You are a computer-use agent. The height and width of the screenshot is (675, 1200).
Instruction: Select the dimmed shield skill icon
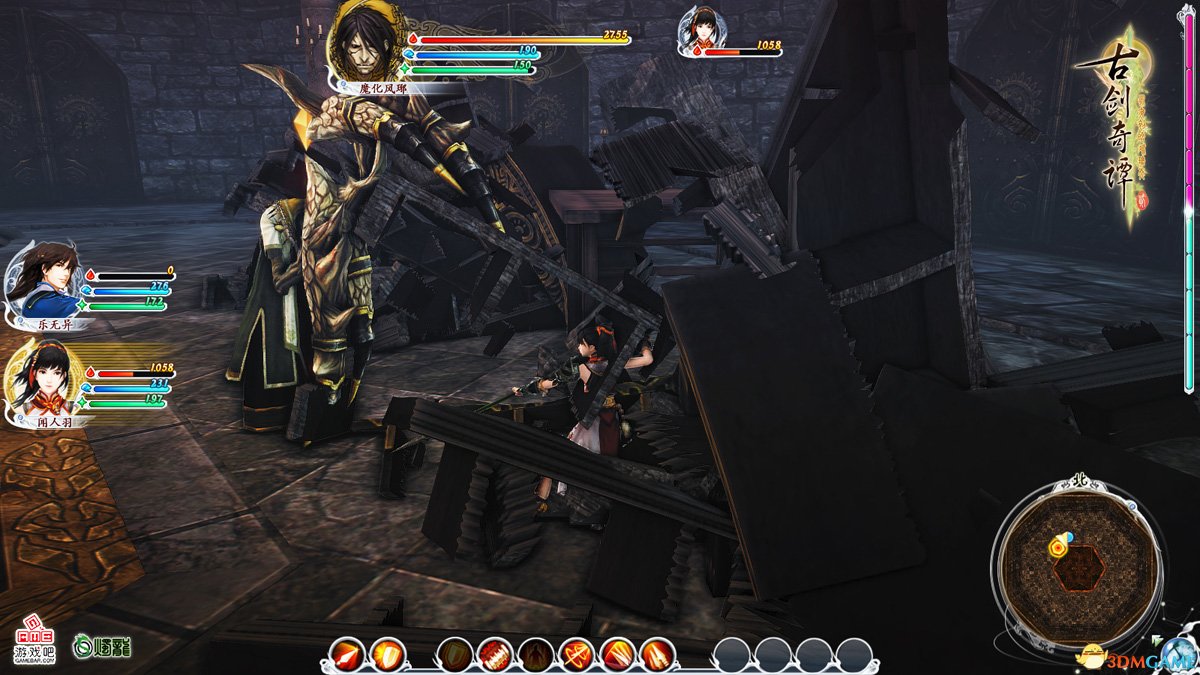[x=455, y=655]
